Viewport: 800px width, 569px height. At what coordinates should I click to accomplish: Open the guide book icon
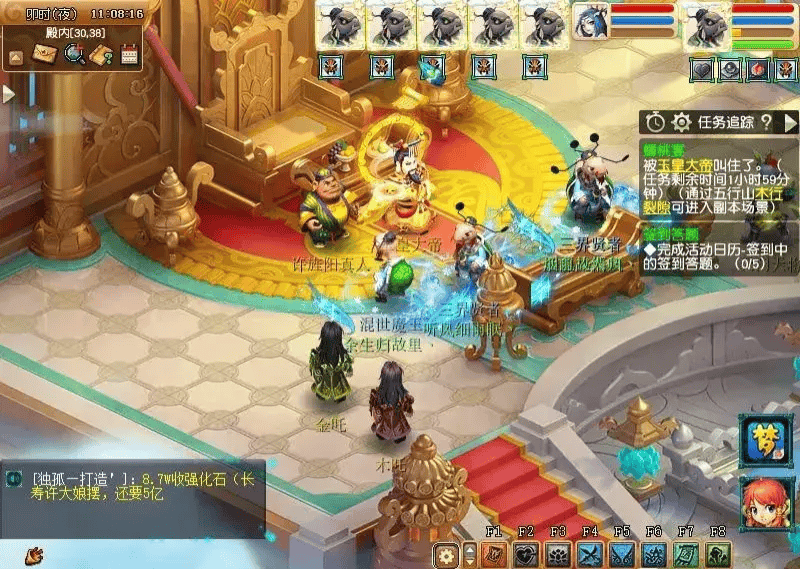(100, 55)
